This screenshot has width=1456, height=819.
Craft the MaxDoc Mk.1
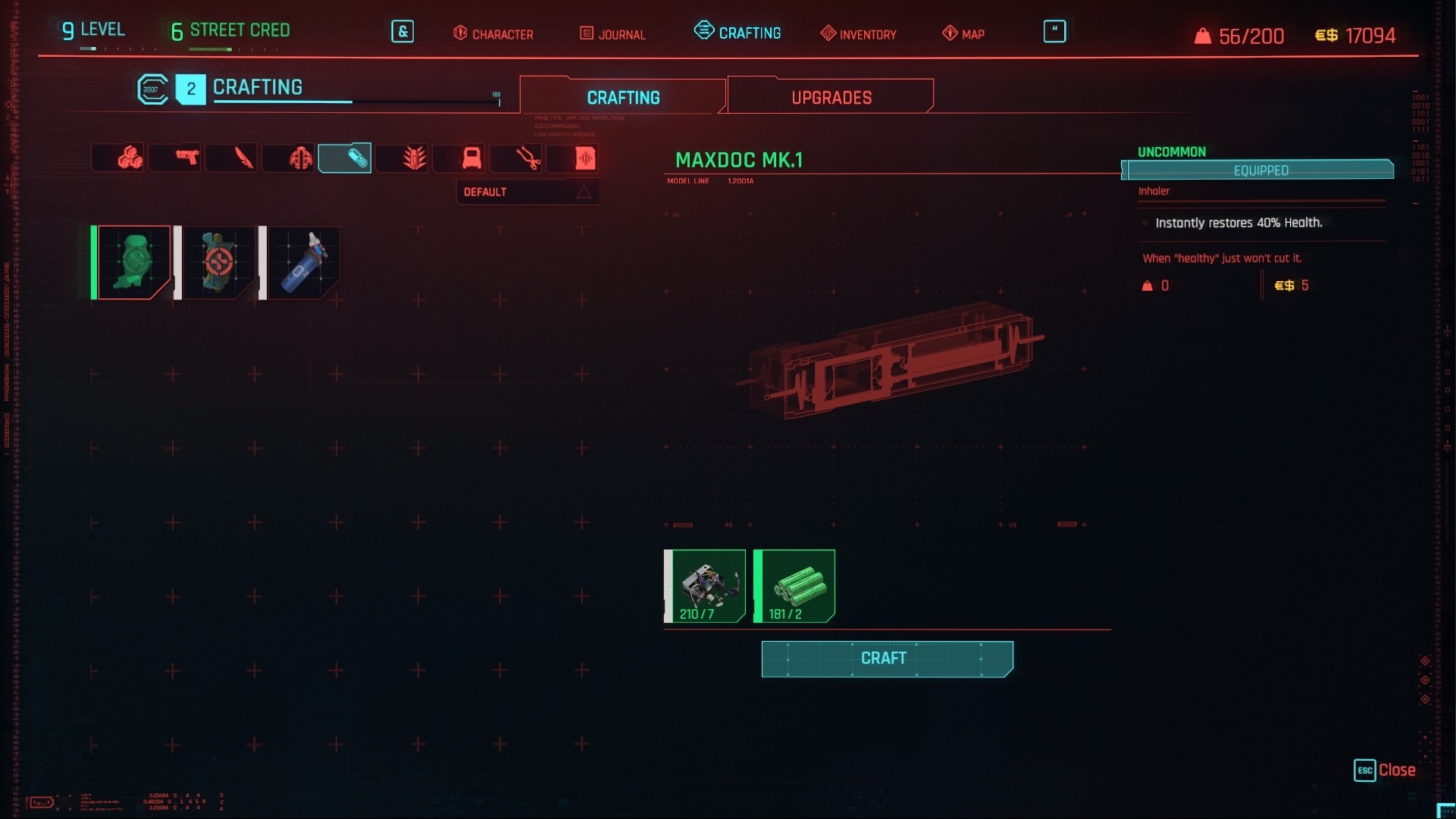pyautogui.click(x=887, y=658)
